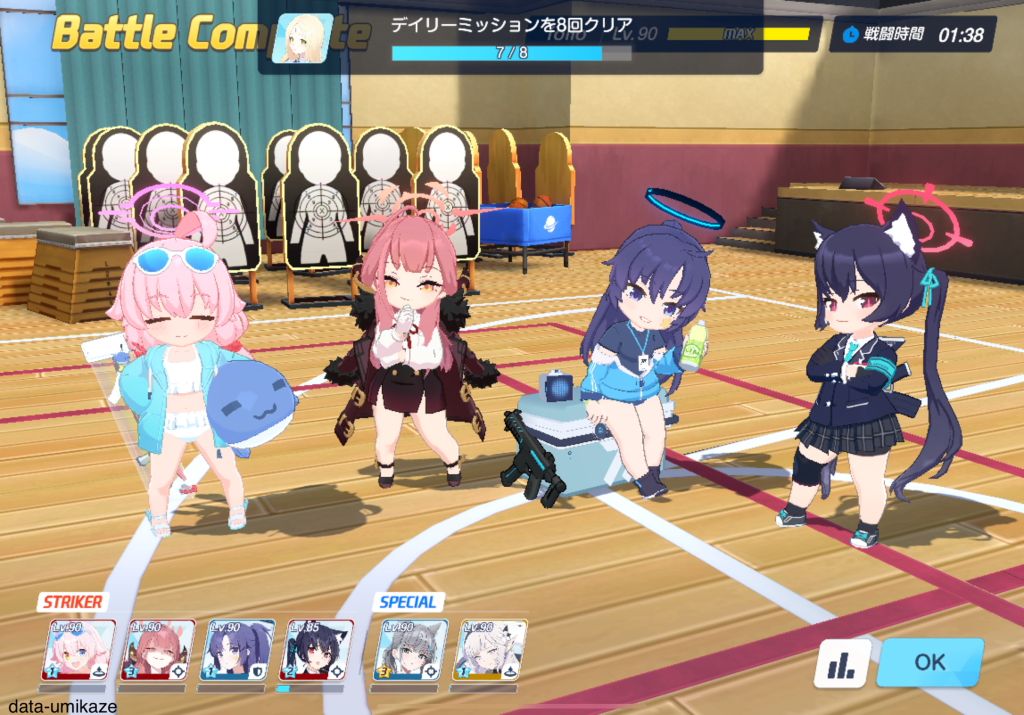Select the Lv.85 black-haired cat-eared striker portrait
This screenshot has height=715, width=1024.
(x=315, y=651)
